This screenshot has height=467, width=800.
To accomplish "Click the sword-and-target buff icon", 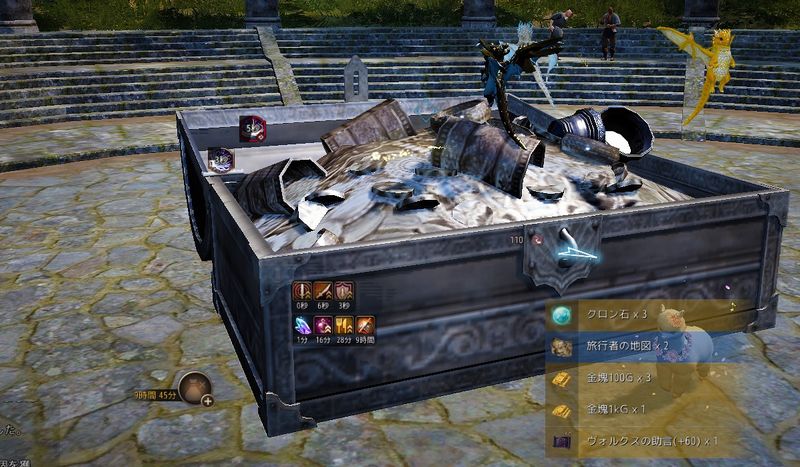I will click(302, 291).
